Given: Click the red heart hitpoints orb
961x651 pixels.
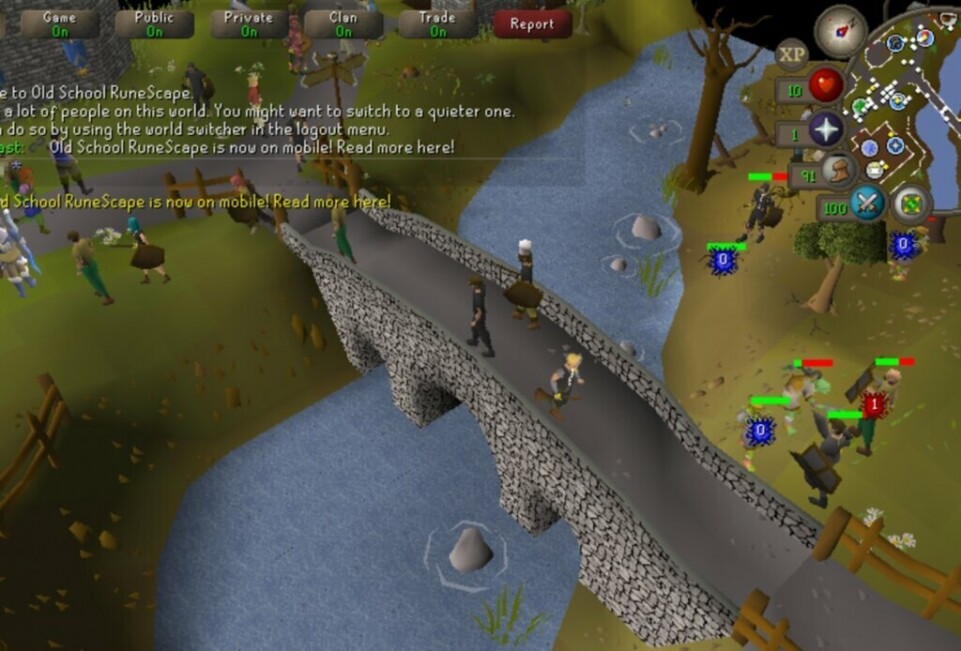Looking at the screenshot, I should pos(825,87).
